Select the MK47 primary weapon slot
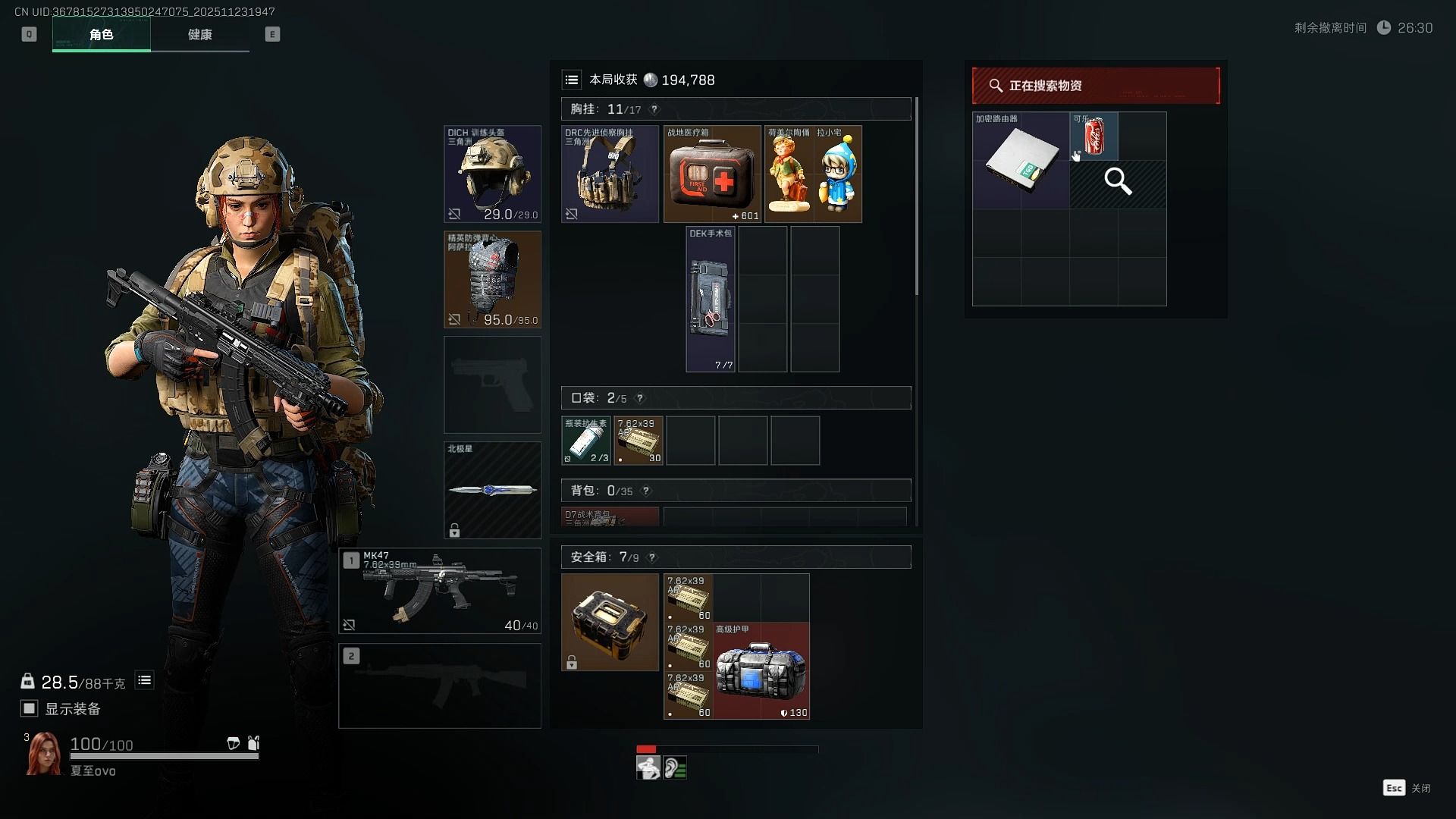Viewport: 1456px width, 819px height. (x=440, y=591)
